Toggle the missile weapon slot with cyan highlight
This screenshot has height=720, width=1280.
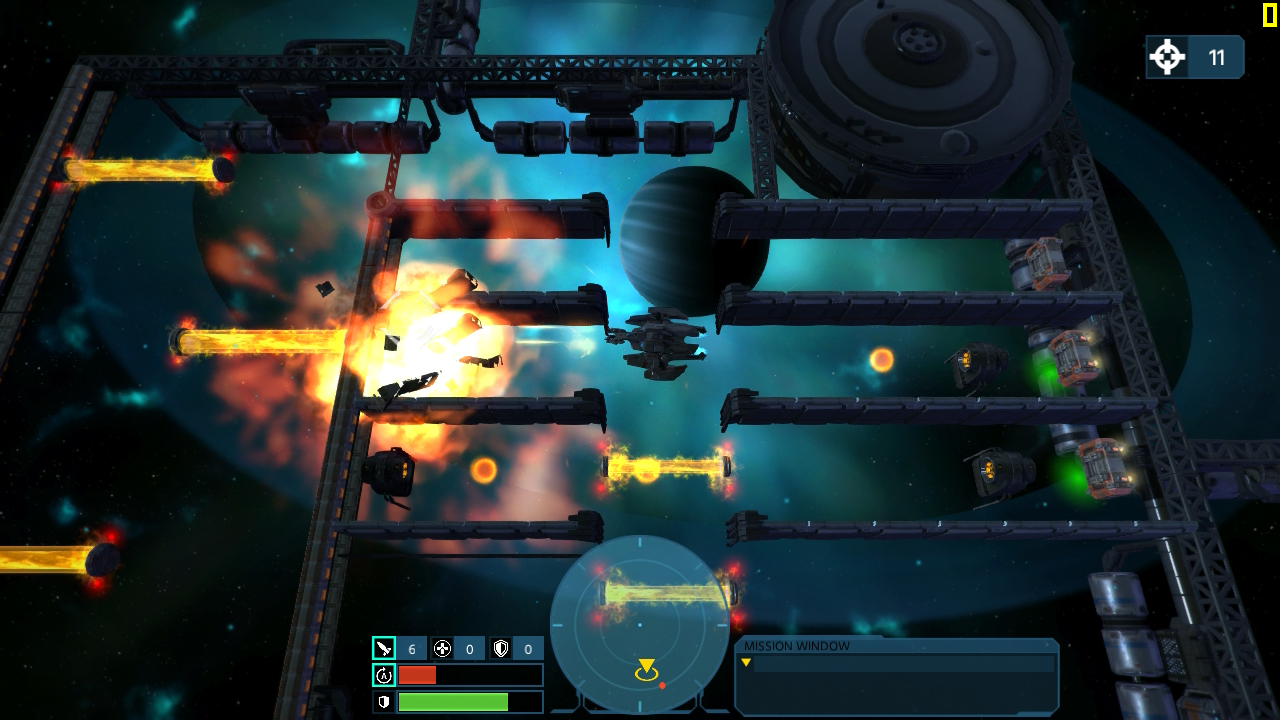click(x=386, y=647)
